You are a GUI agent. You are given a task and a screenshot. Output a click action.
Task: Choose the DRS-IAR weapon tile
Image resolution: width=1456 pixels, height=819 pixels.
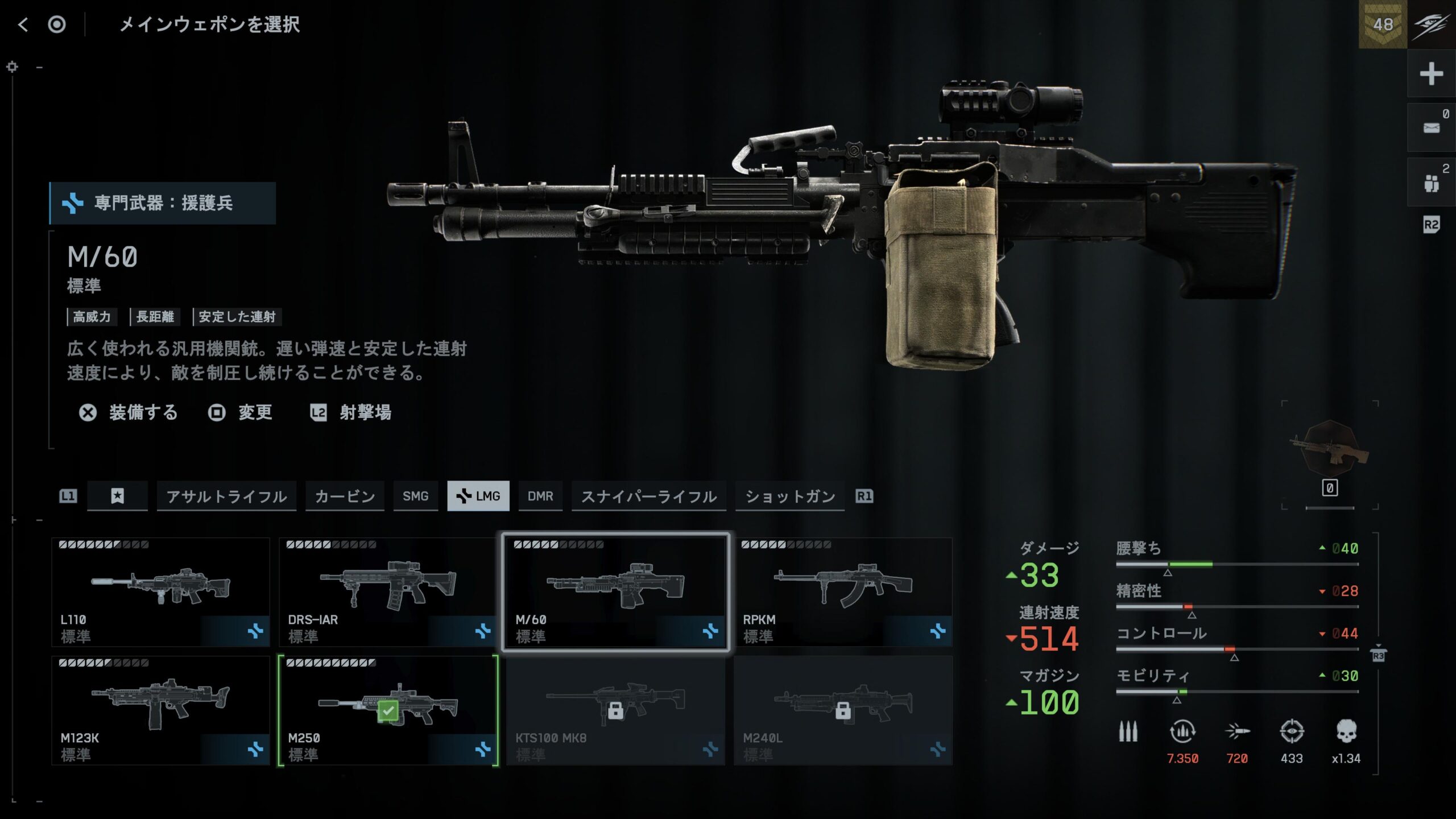point(388,592)
